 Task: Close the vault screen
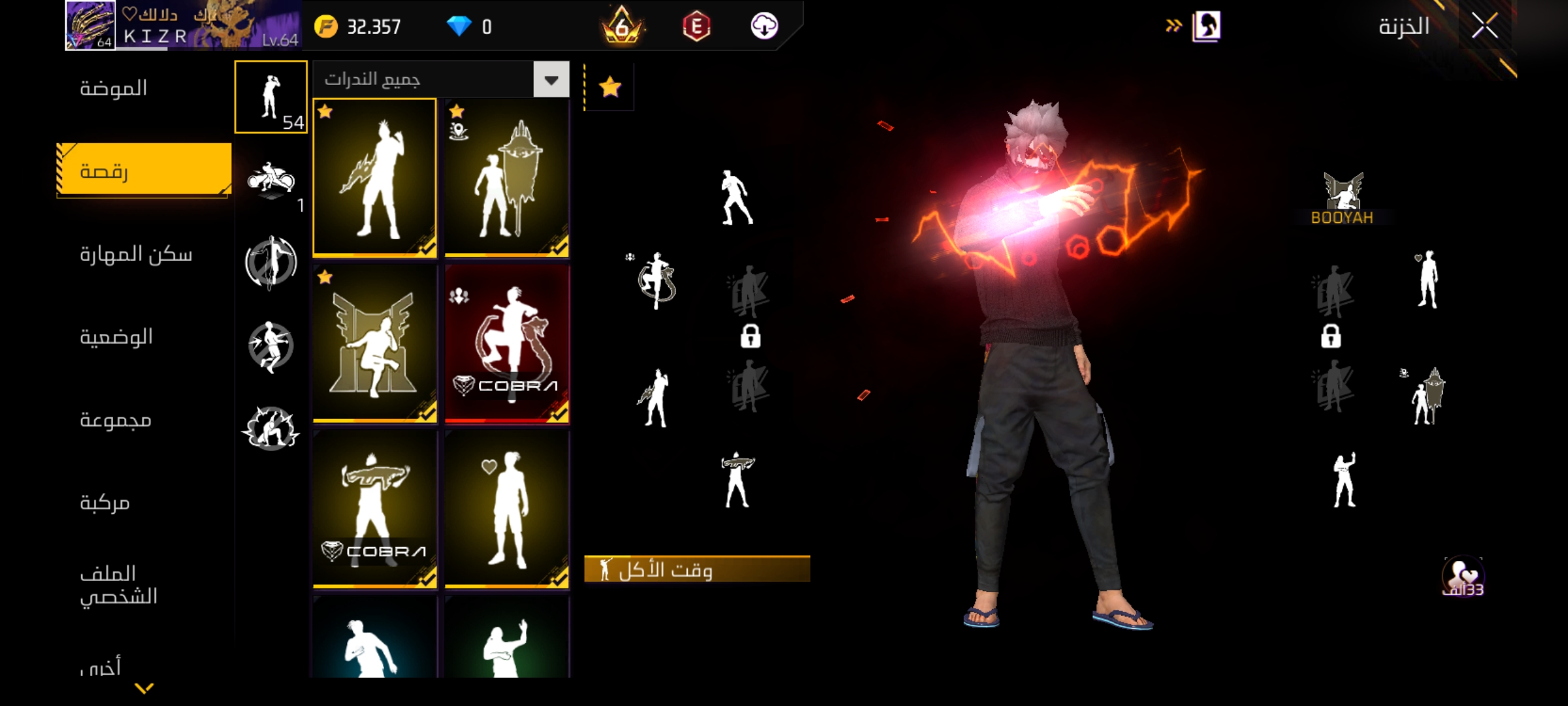1484,27
